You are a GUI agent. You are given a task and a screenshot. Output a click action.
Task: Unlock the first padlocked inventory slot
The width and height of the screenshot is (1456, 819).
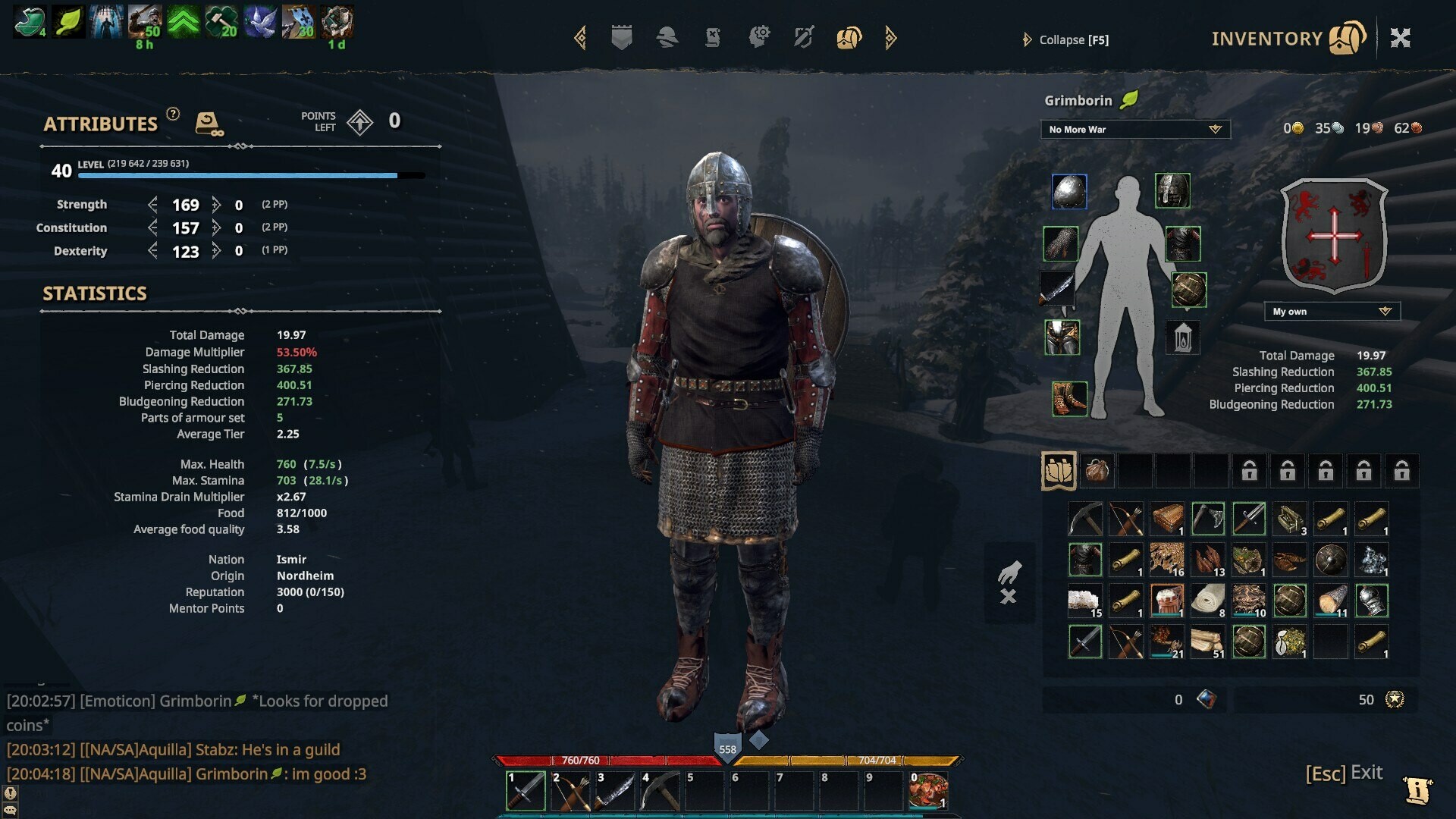1249,470
